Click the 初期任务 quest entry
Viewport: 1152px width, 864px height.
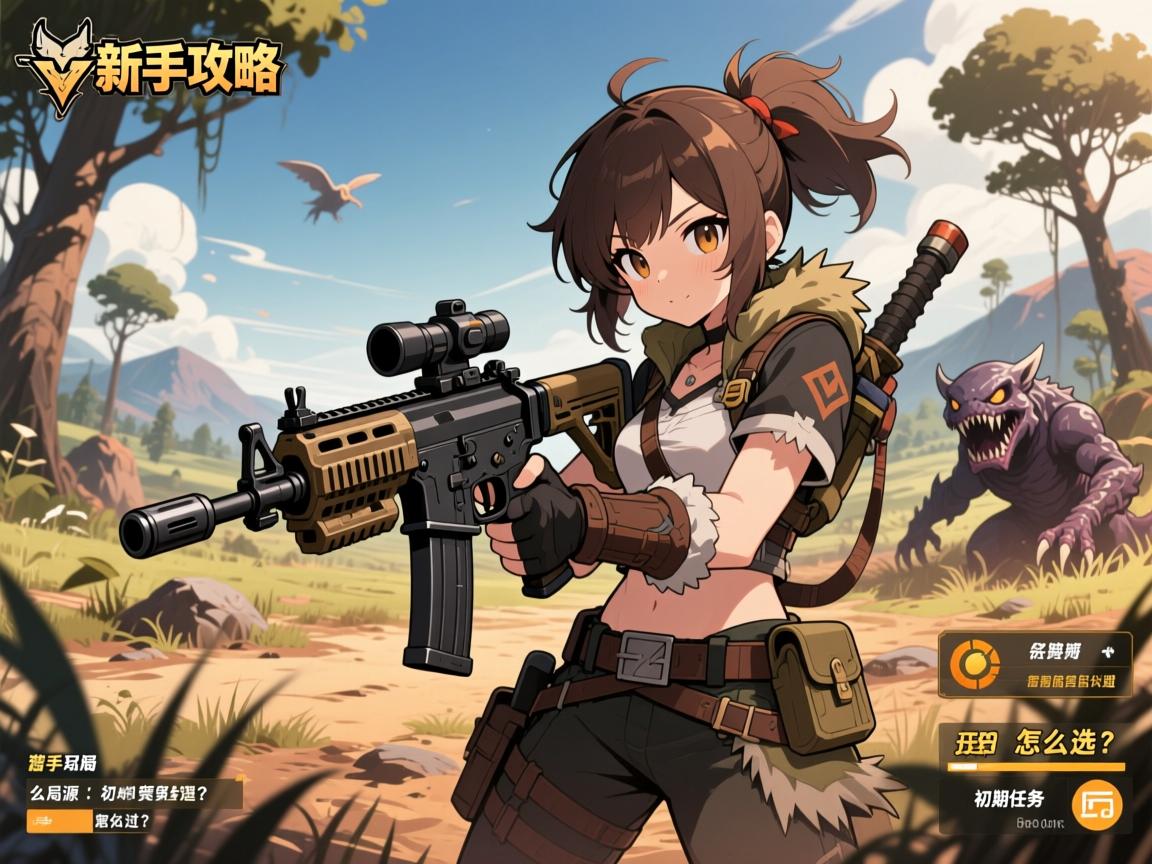click(1009, 799)
